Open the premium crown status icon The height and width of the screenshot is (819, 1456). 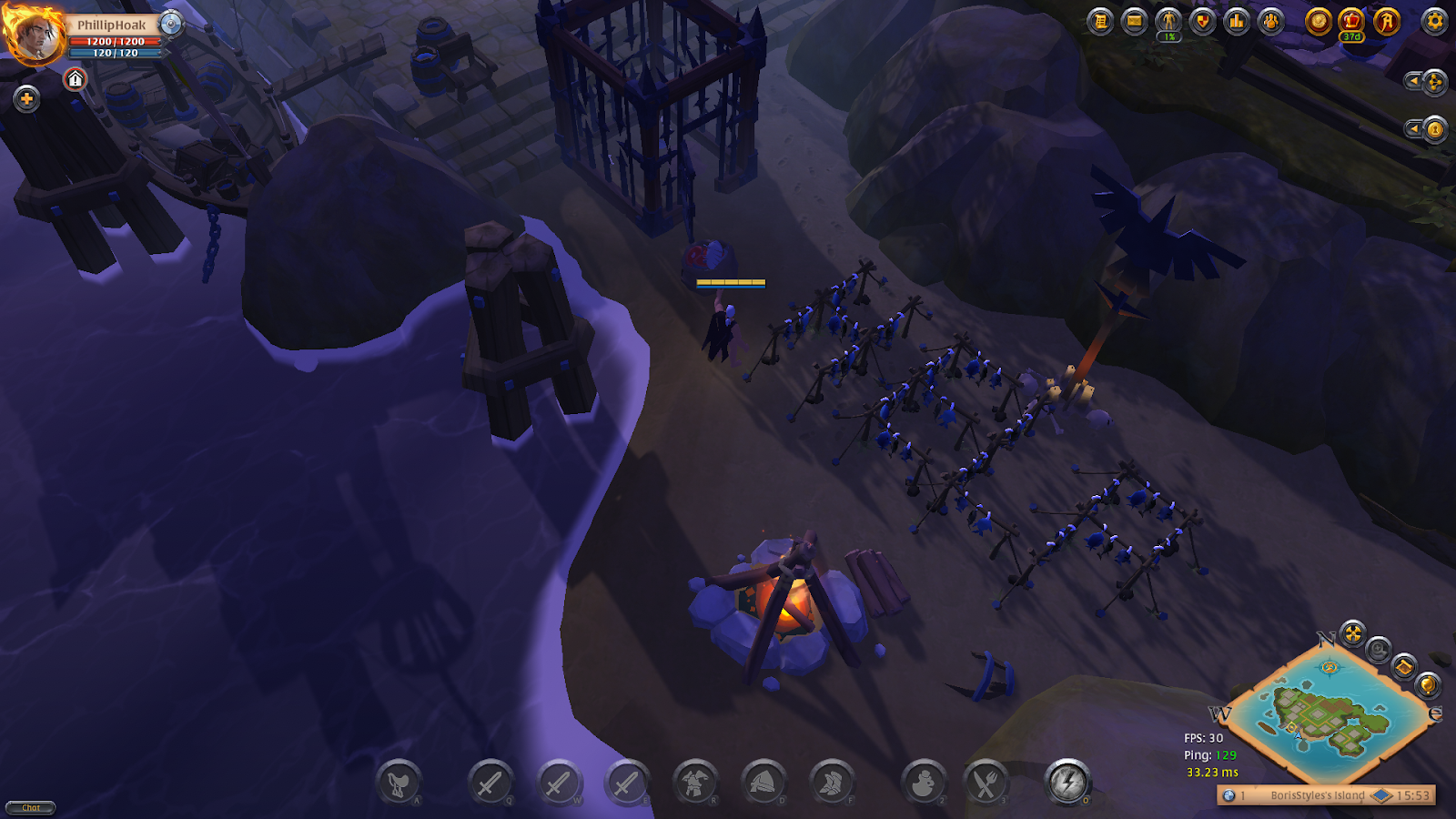pos(1351,21)
